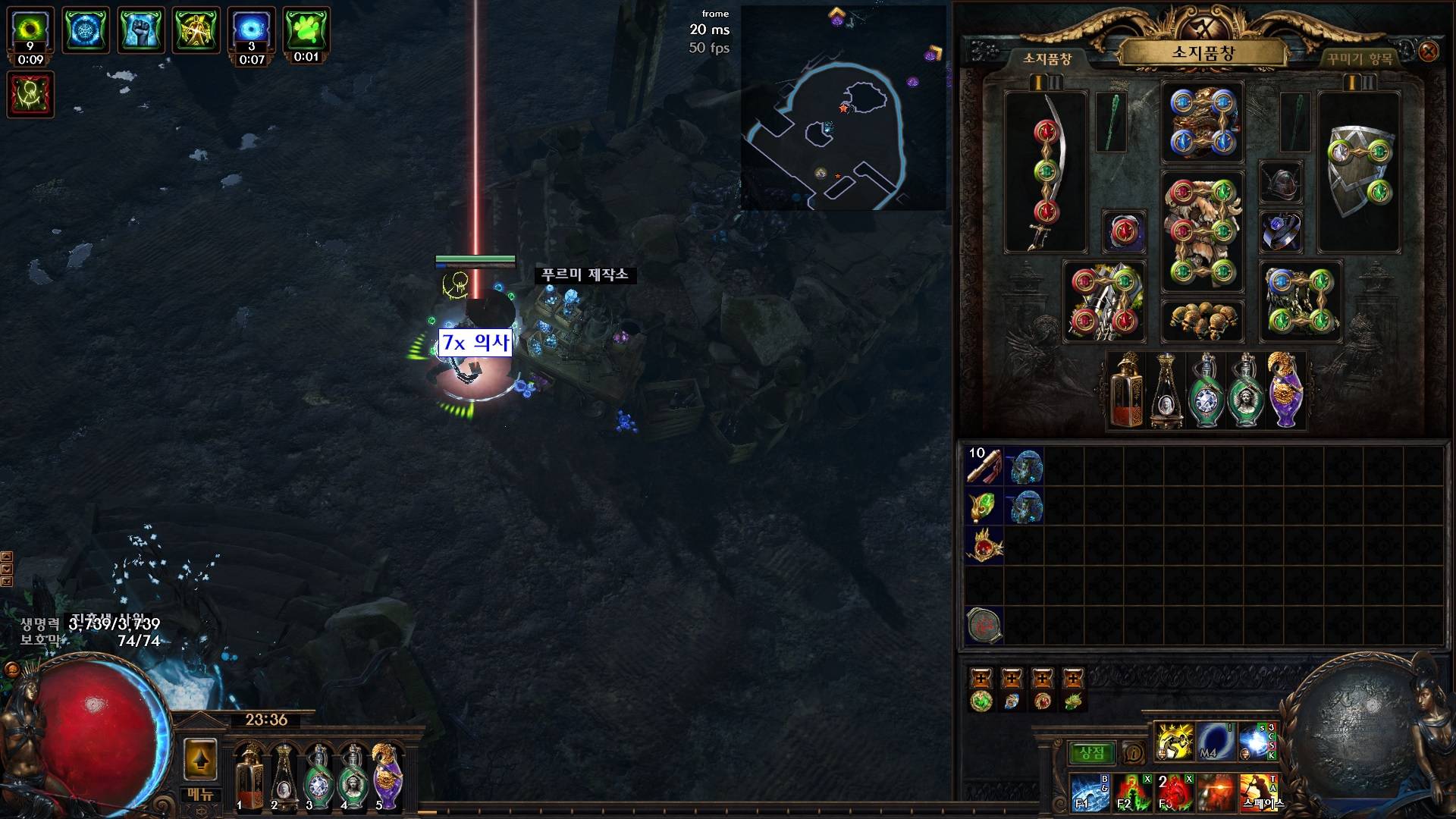Activate the F1 blue ice skill
The height and width of the screenshot is (819, 1456).
(1089, 792)
